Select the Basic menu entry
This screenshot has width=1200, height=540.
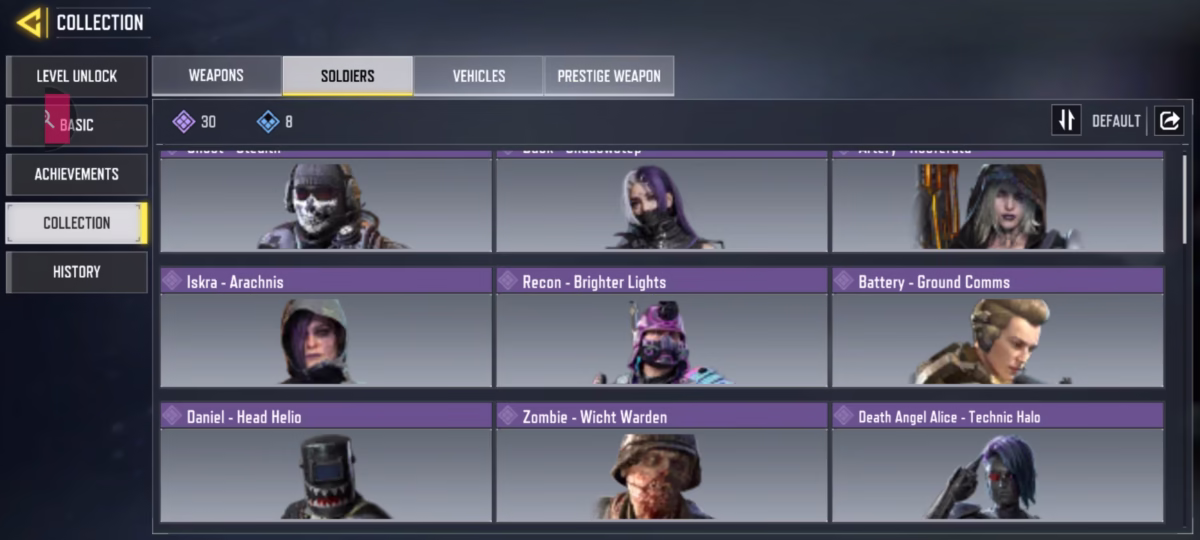coord(77,125)
